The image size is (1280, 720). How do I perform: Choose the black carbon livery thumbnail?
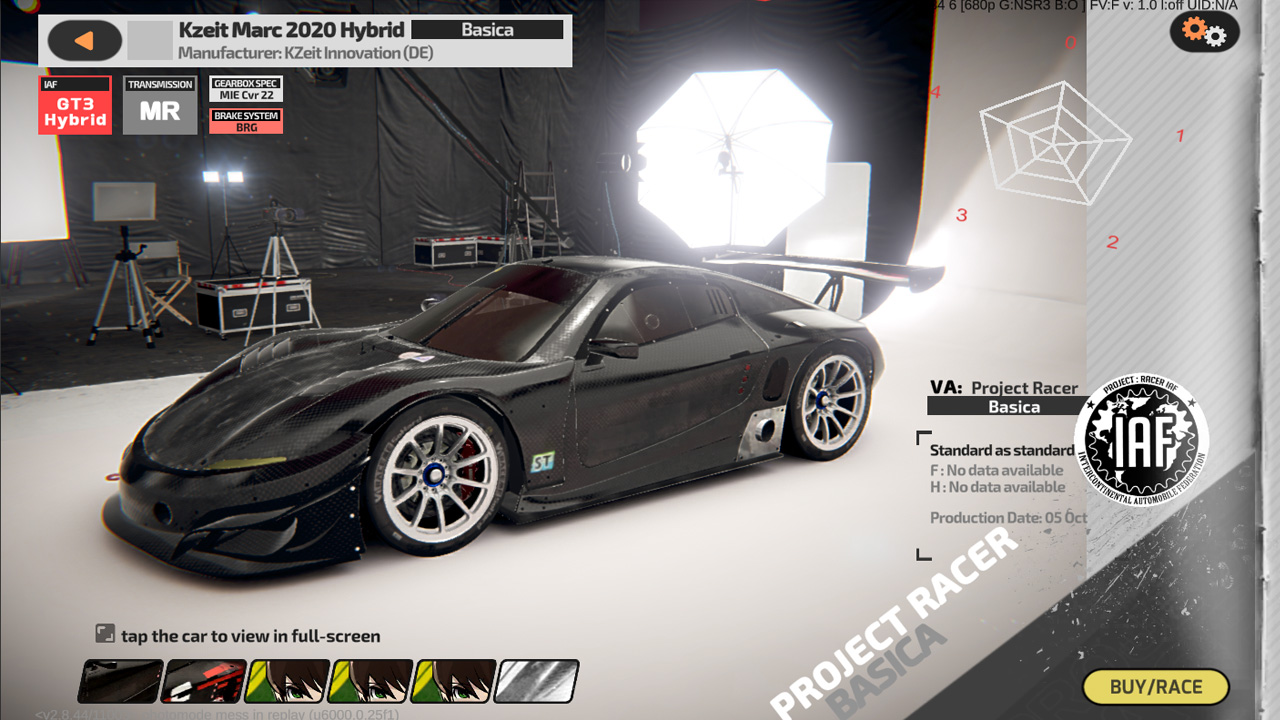(x=121, y=681)
